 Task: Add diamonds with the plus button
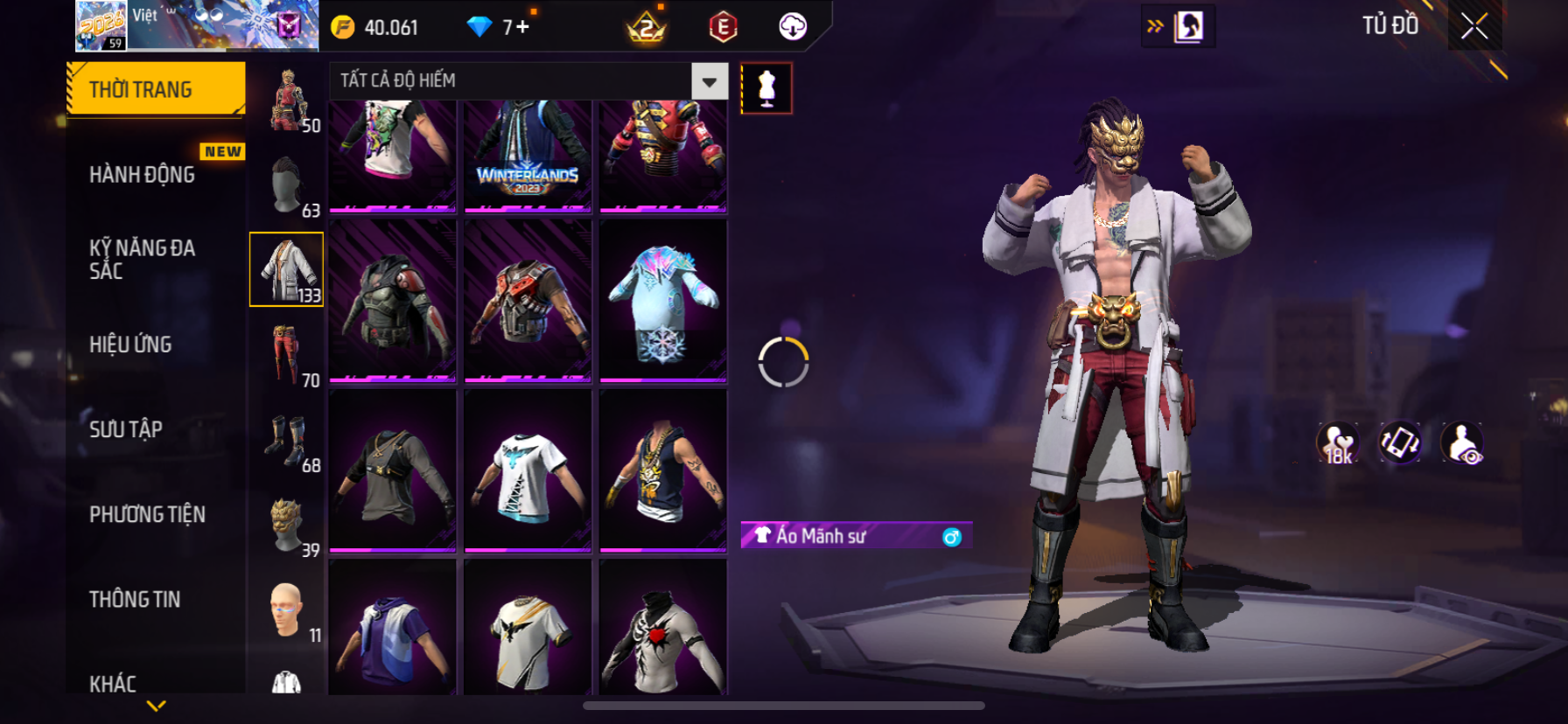click(x=522, y=27)
